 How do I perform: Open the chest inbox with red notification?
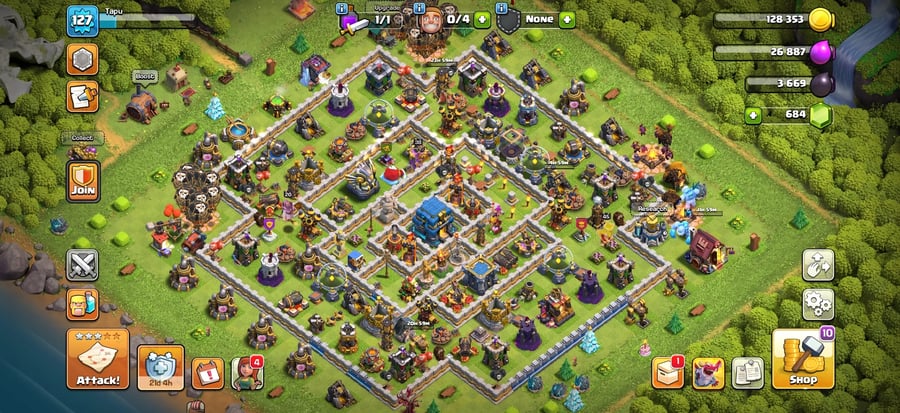[x=667, y=372]
